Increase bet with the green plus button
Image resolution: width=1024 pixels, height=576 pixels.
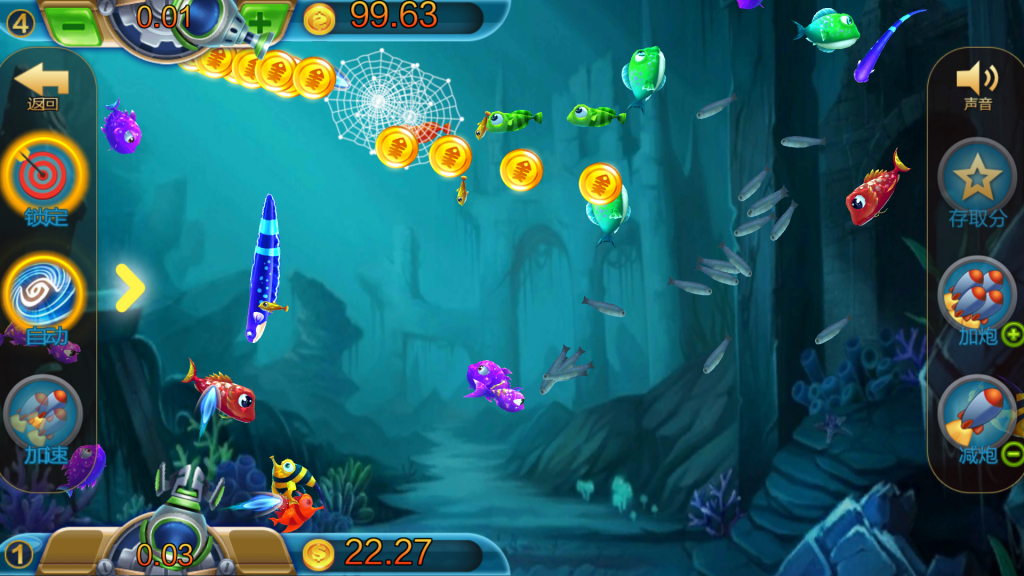pyautogui.click(x=258, y=20)
